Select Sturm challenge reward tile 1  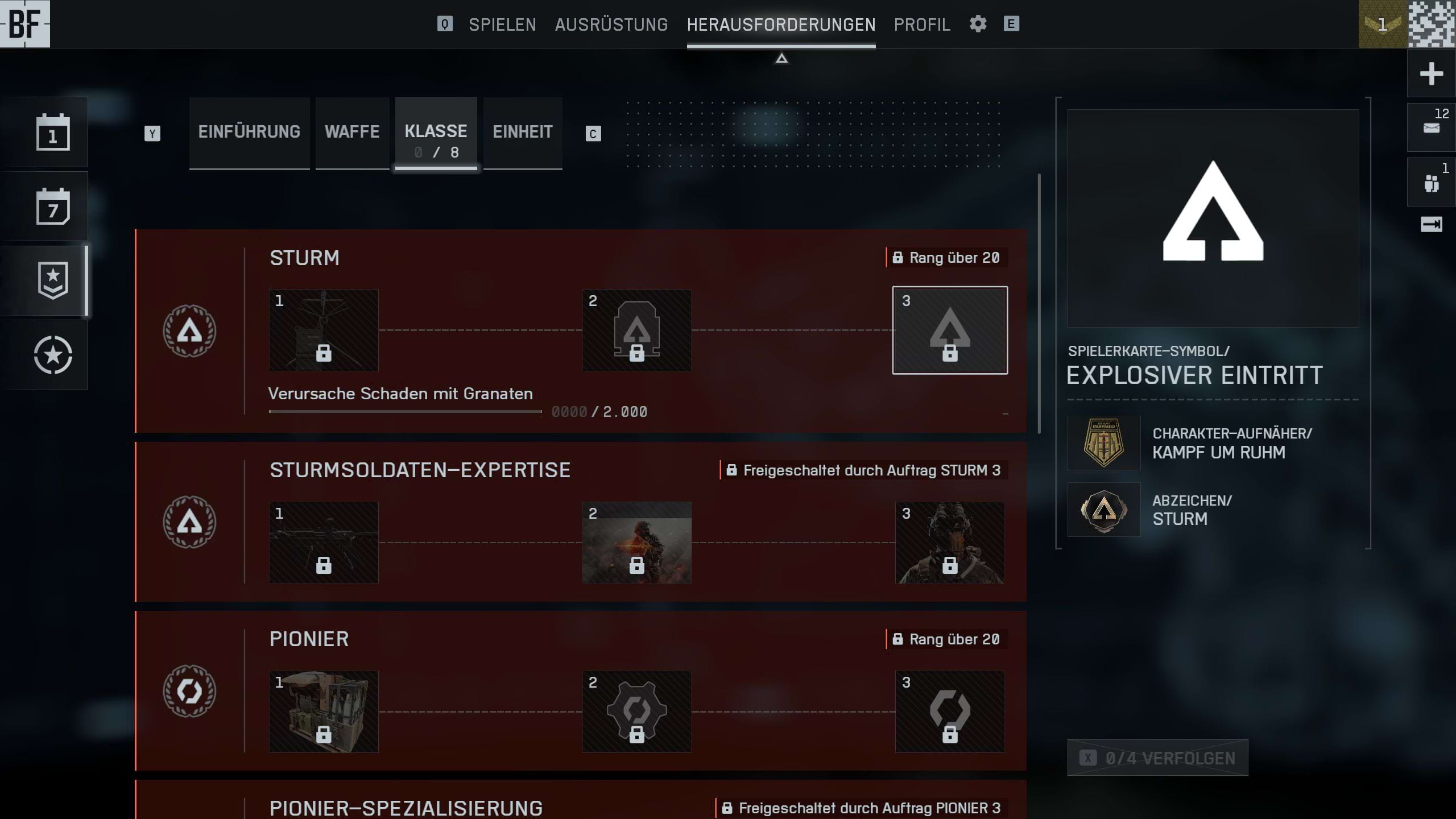tap(324, 330)
